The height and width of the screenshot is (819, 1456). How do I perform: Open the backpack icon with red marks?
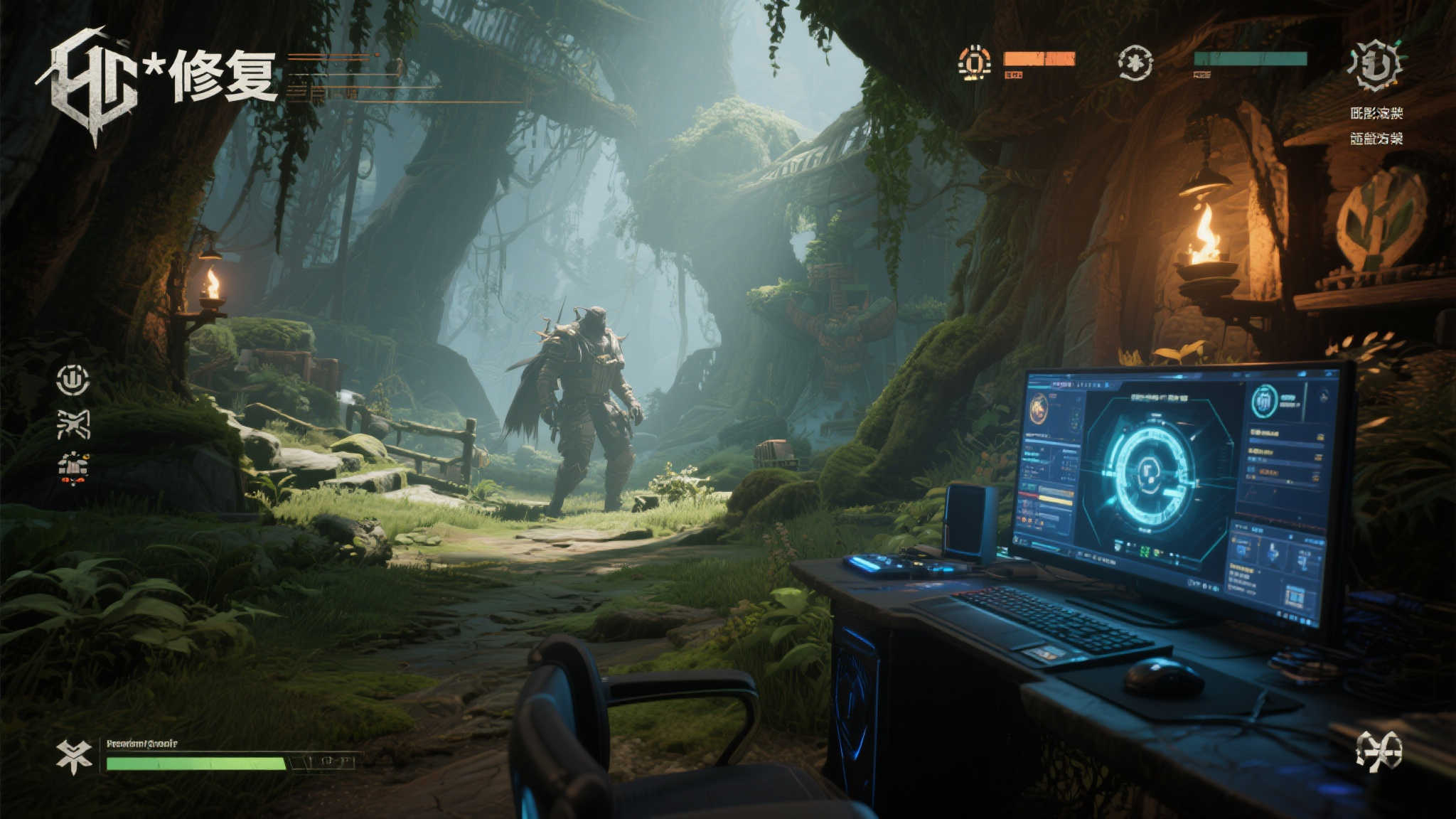(73, 468)
